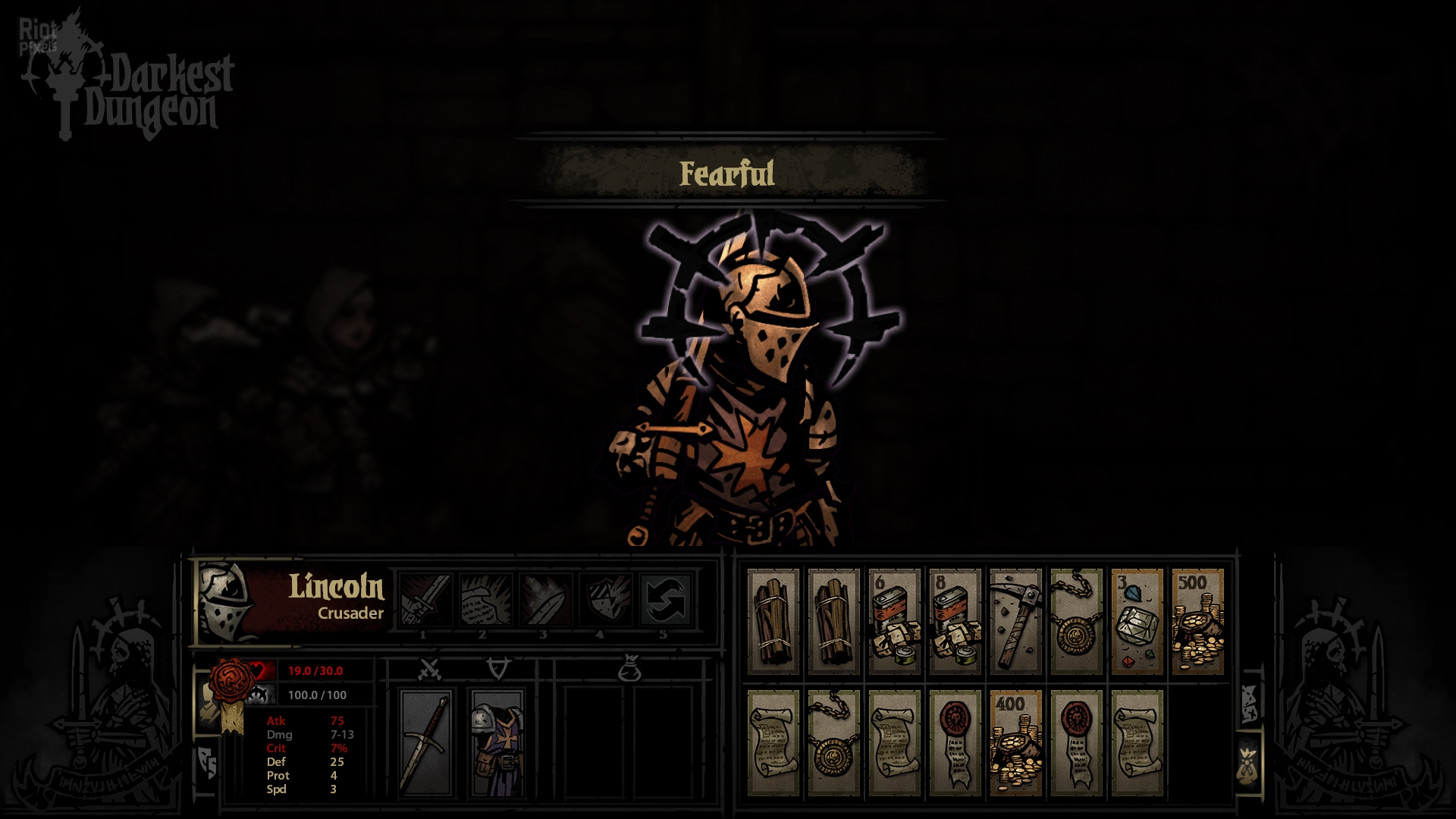
Task: Use the shield skill in slot 4
Action: point(605,599)
